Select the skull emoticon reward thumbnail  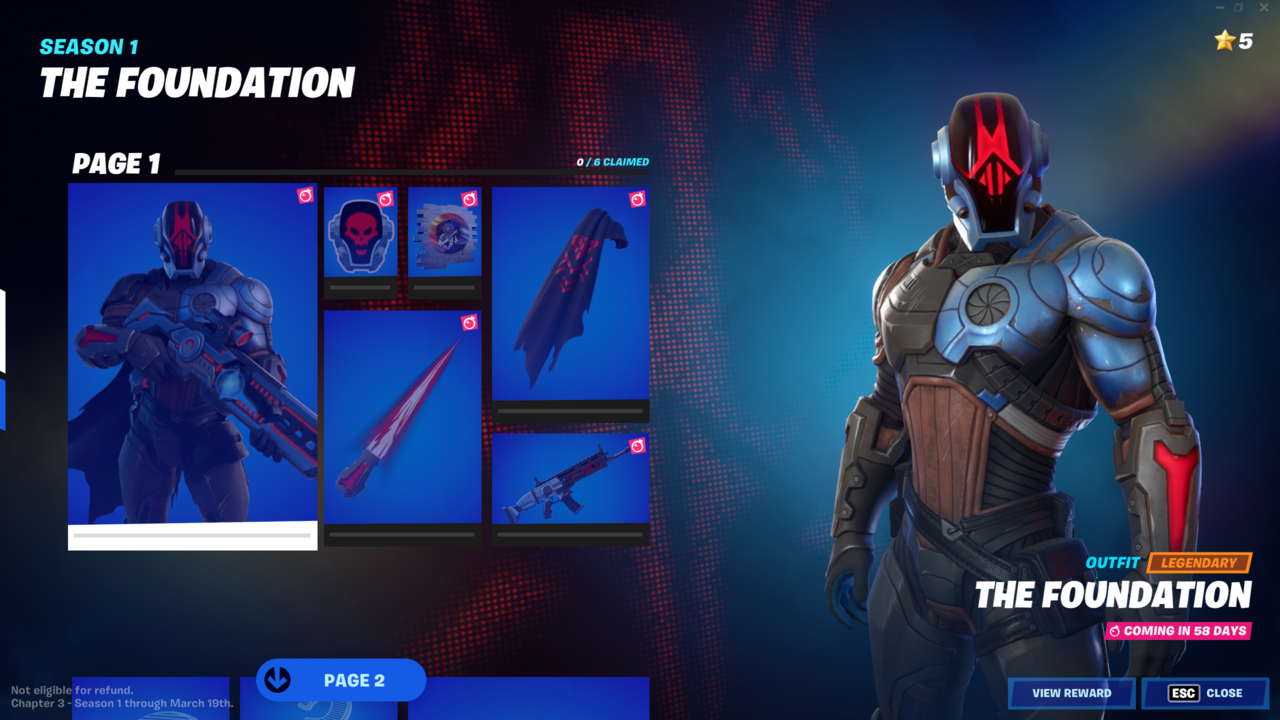pos(360,235)
